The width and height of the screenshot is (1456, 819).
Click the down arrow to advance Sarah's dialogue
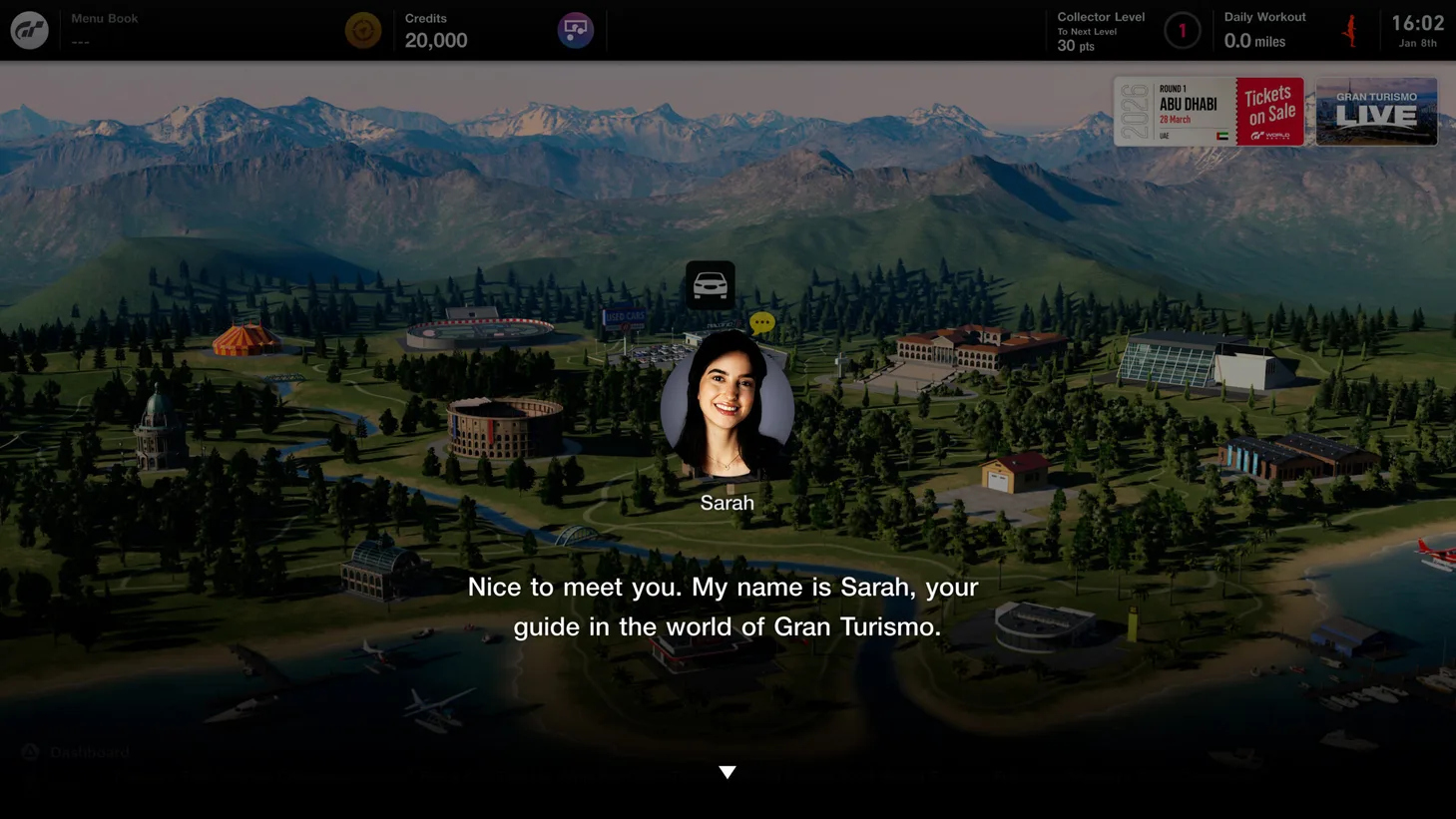(x=728, y=771)
